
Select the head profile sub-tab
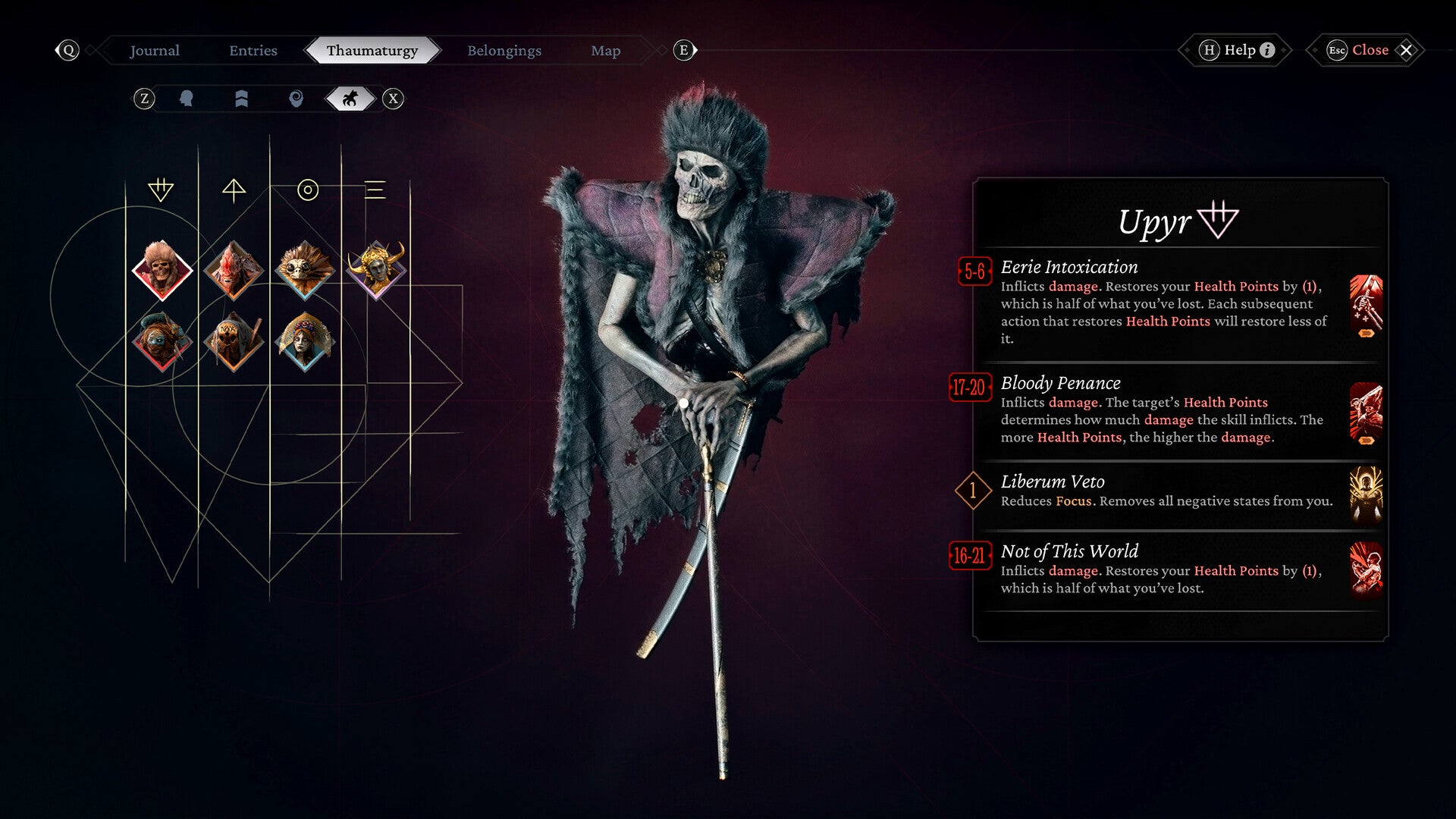click(x=187, y=99)
